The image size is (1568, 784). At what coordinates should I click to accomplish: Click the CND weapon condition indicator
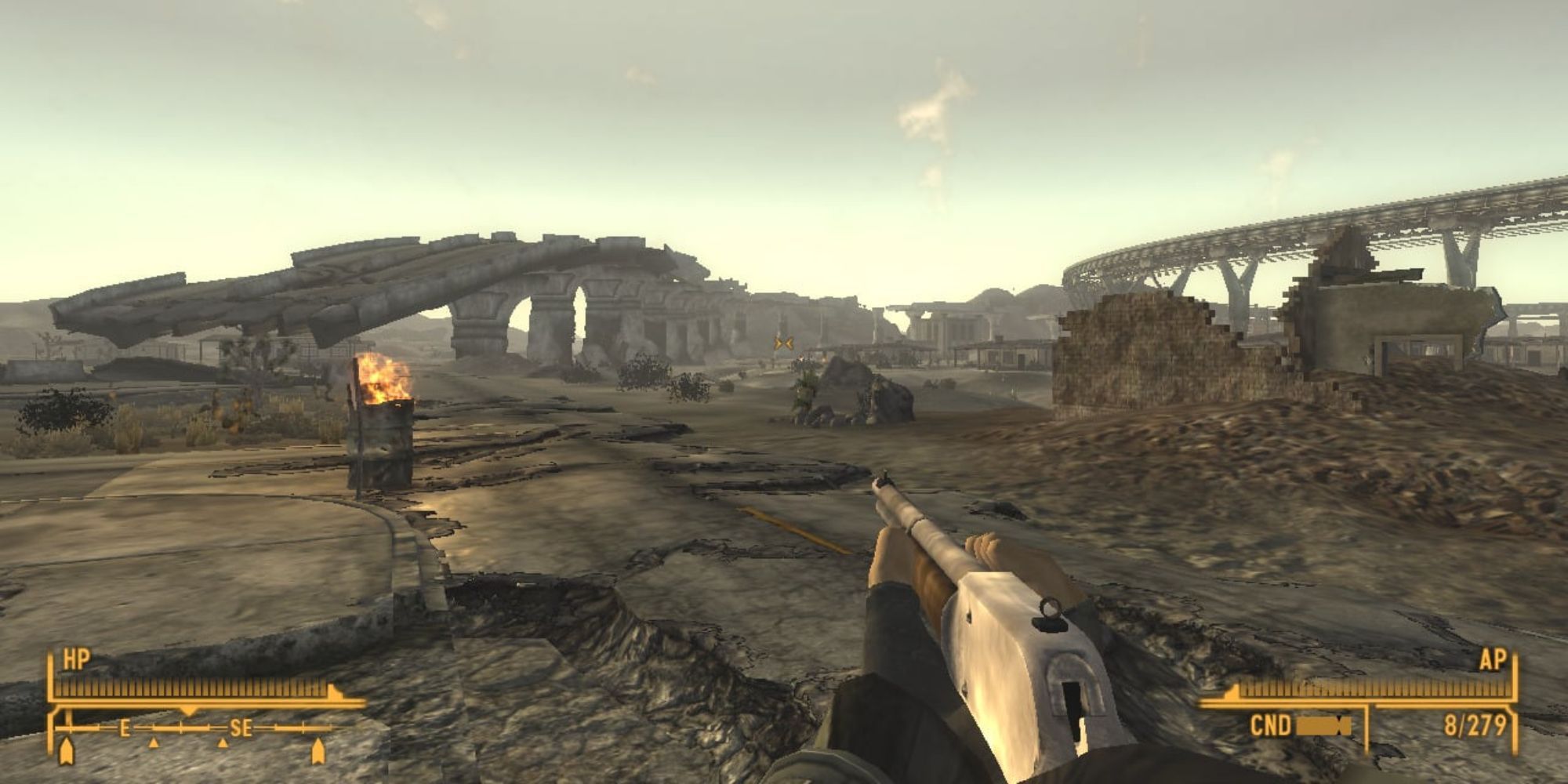[x=1270, y=723]
